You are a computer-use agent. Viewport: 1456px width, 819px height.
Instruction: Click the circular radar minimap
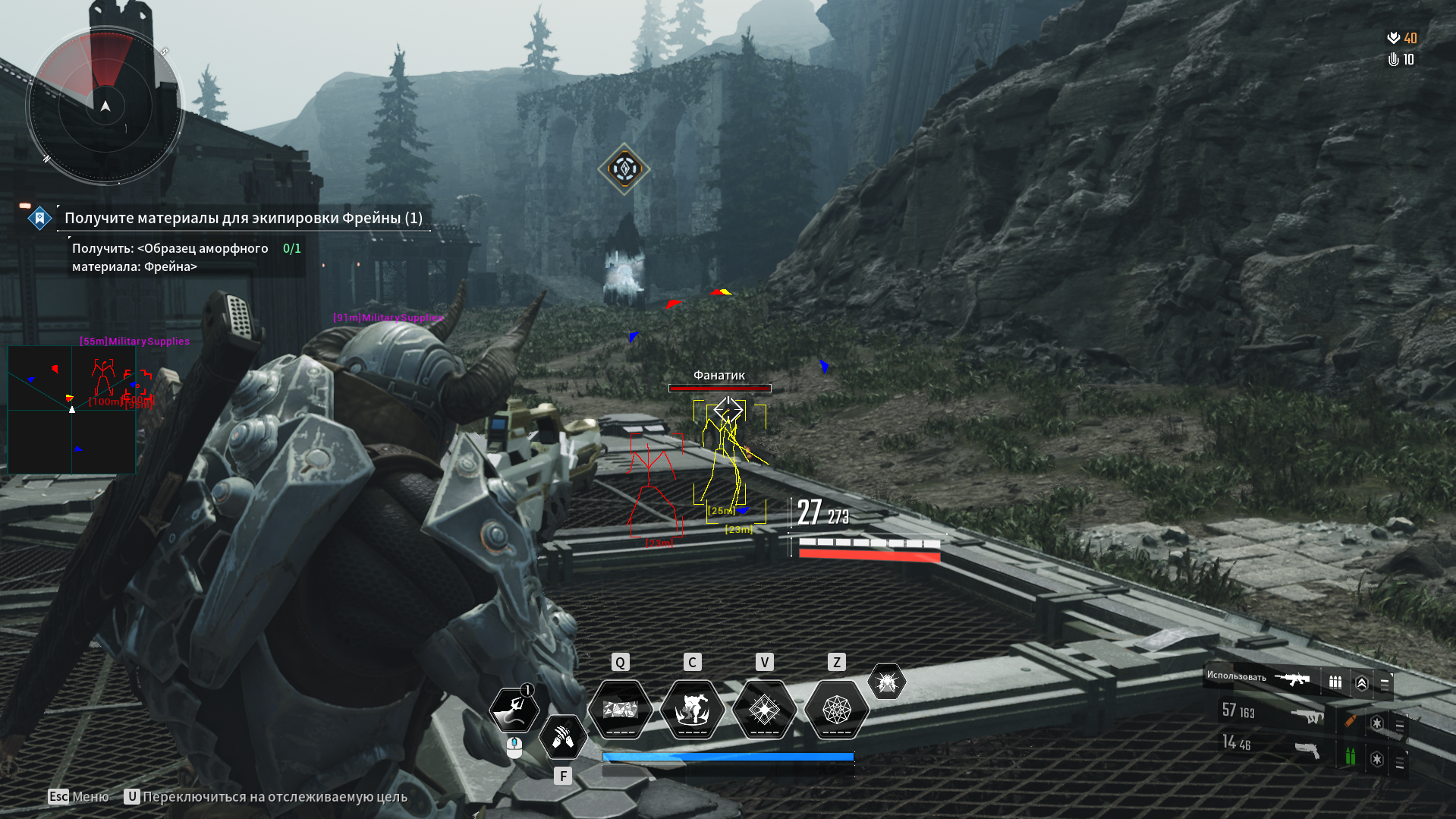105,106
